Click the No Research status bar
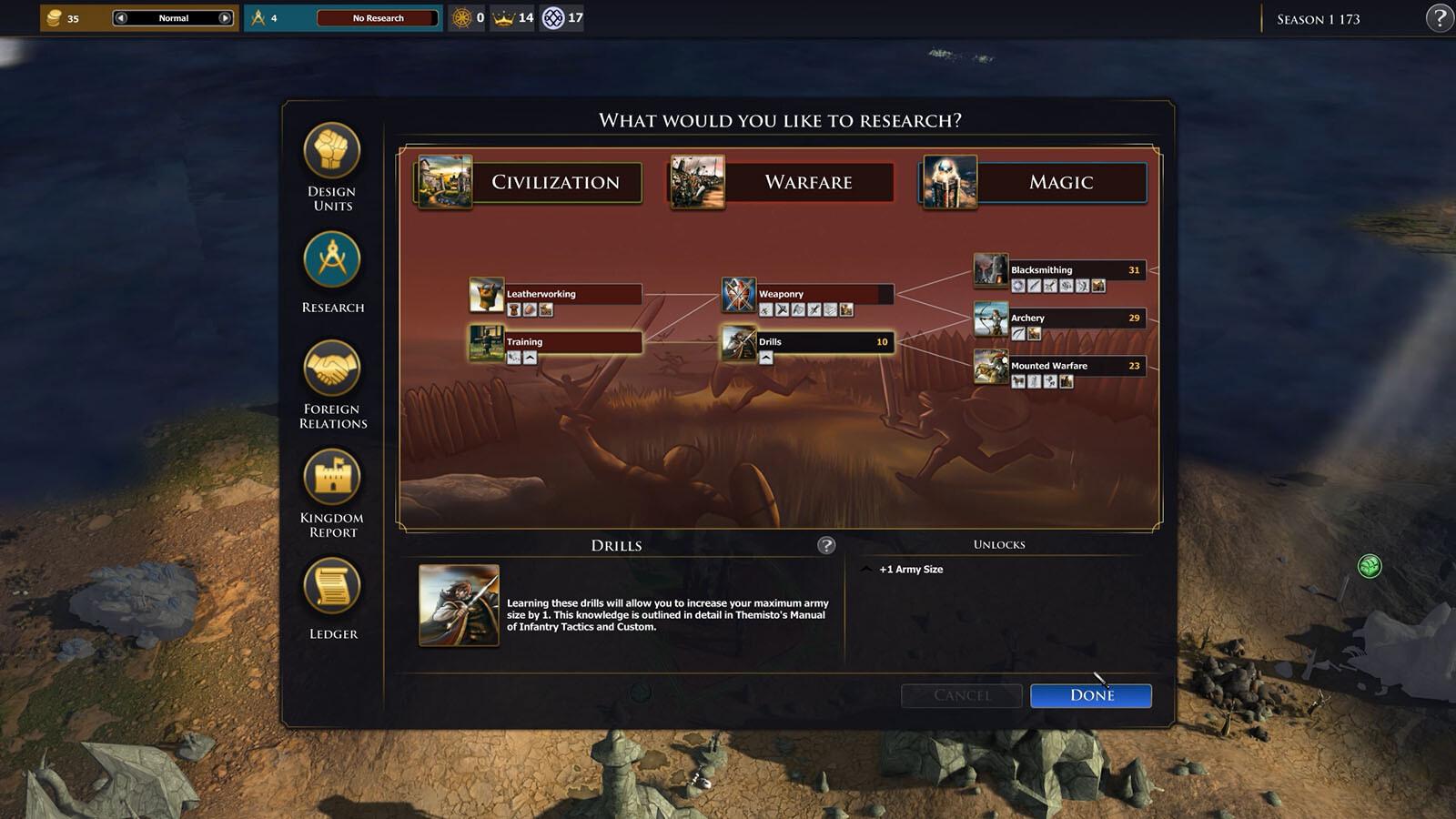 point(378,18)
